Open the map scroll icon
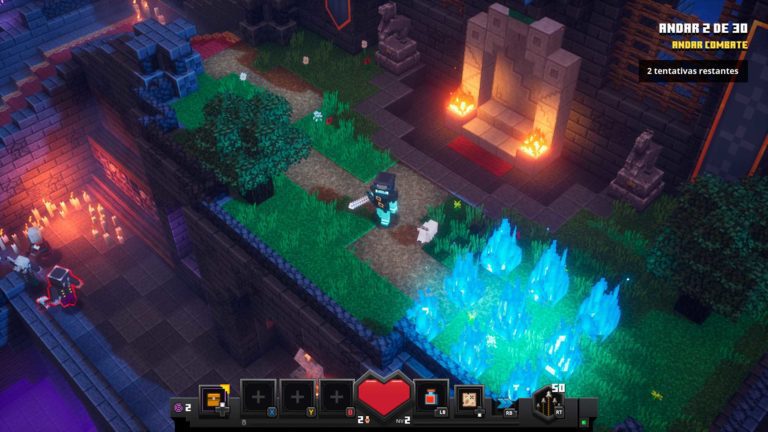Viewport: 768px width, 432px height. click(468, 399)
